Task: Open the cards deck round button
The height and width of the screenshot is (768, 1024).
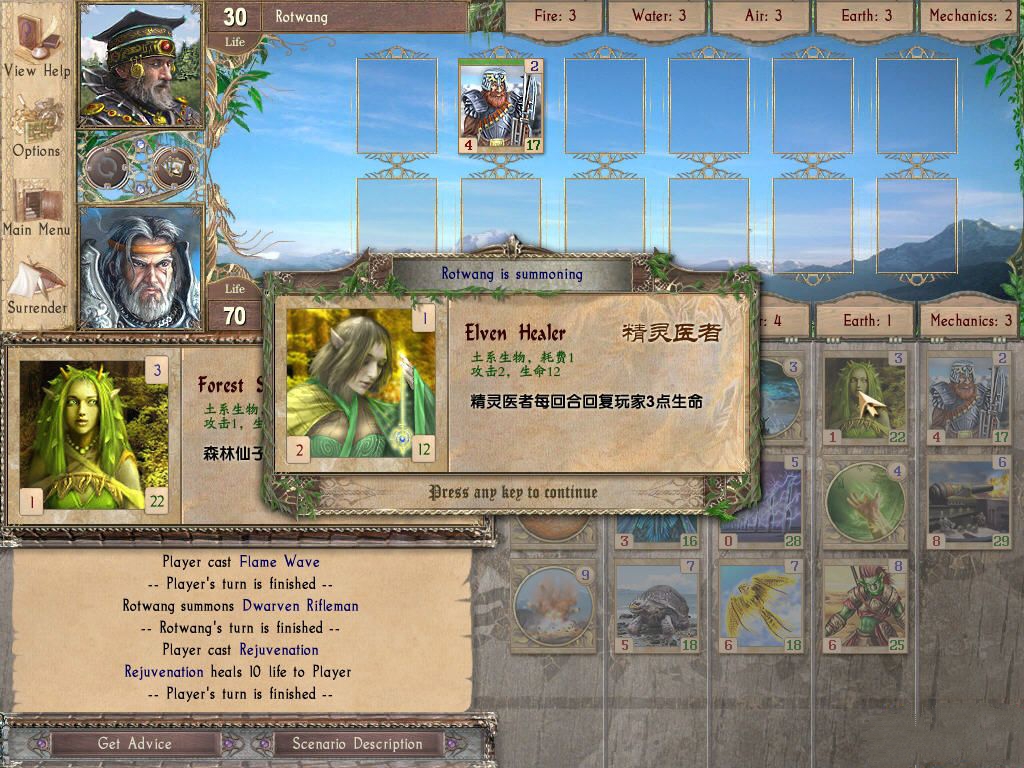Action: point(172,167)
